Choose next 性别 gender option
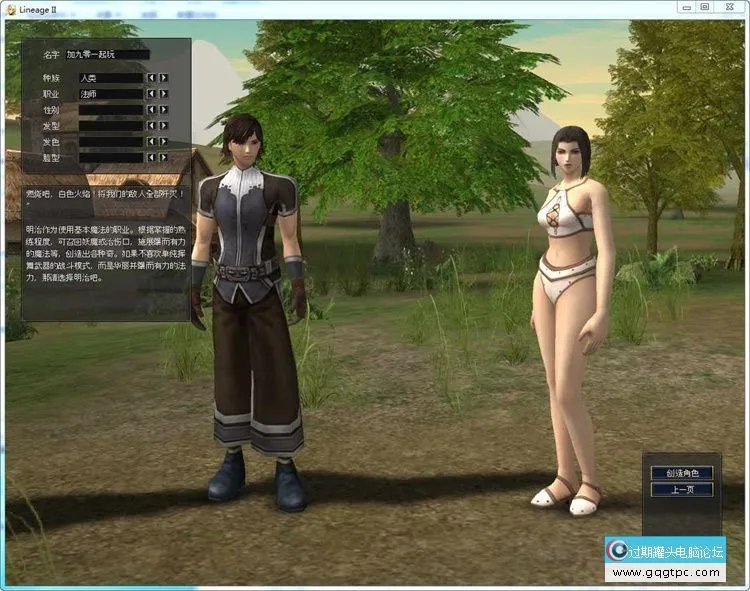This screenshot has width=750, height=591. pos(164,110)
